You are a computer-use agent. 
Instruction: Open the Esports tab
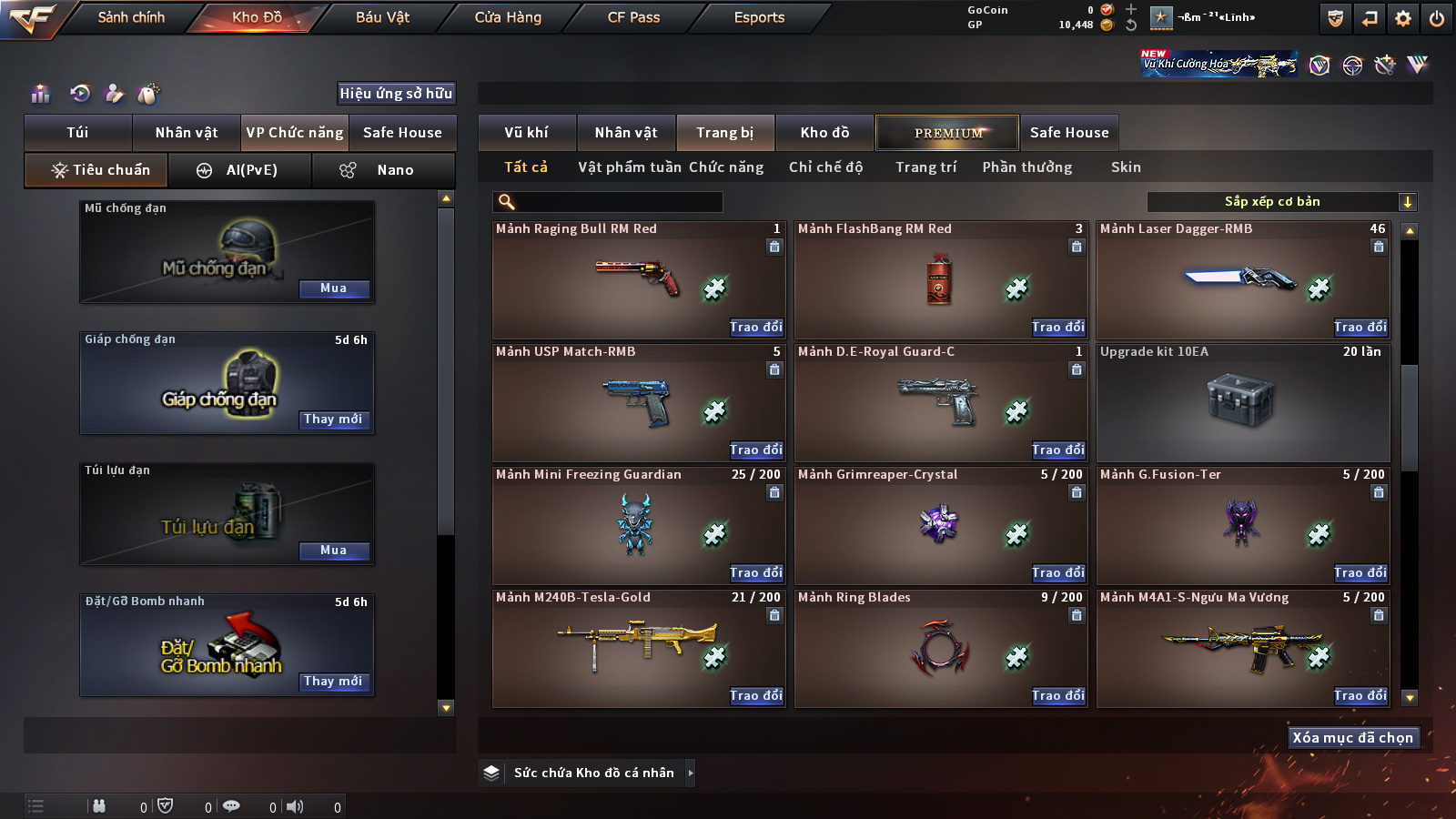[x=759, y=17]
